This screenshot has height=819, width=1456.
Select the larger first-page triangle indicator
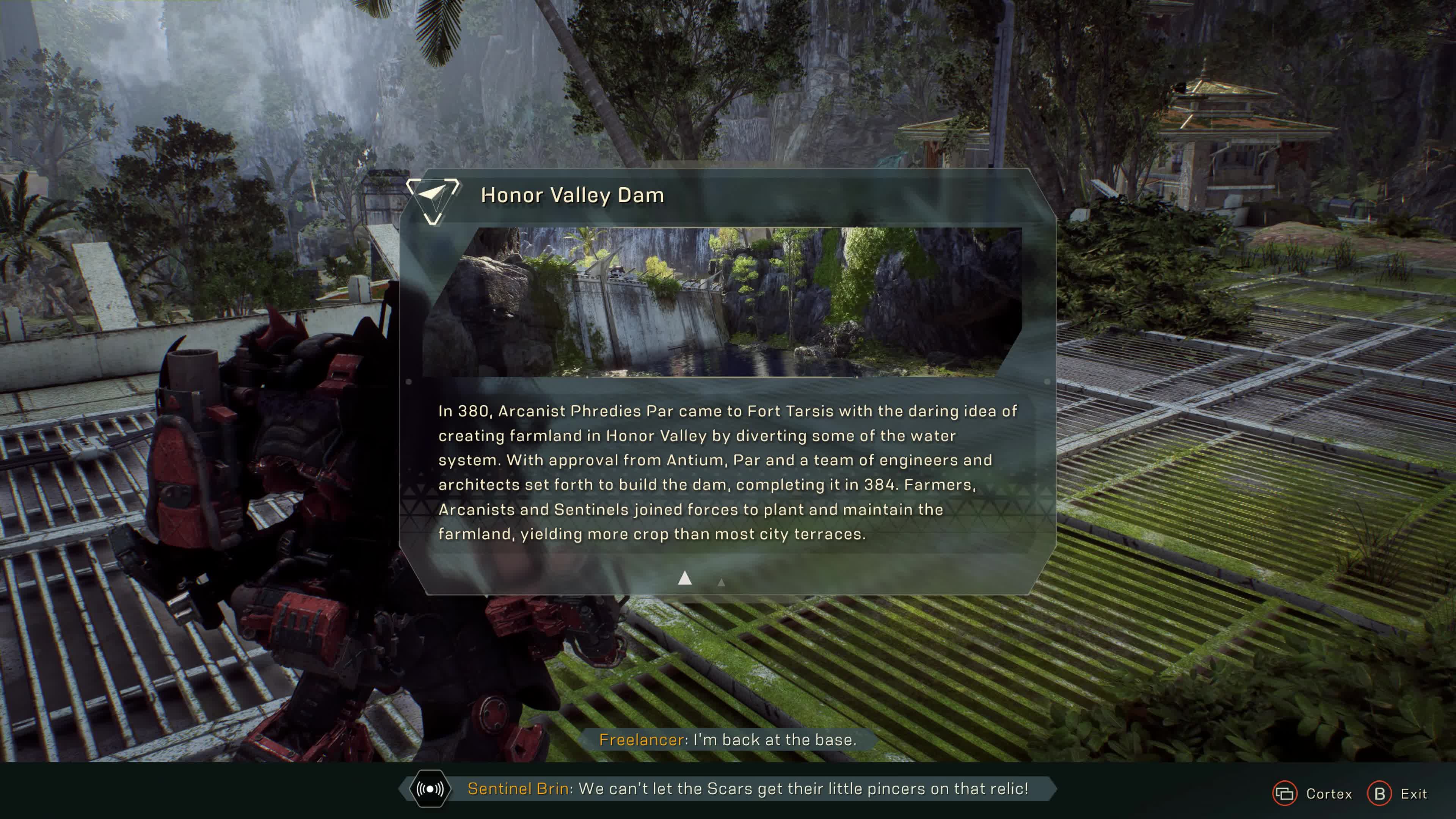point(684,577)
